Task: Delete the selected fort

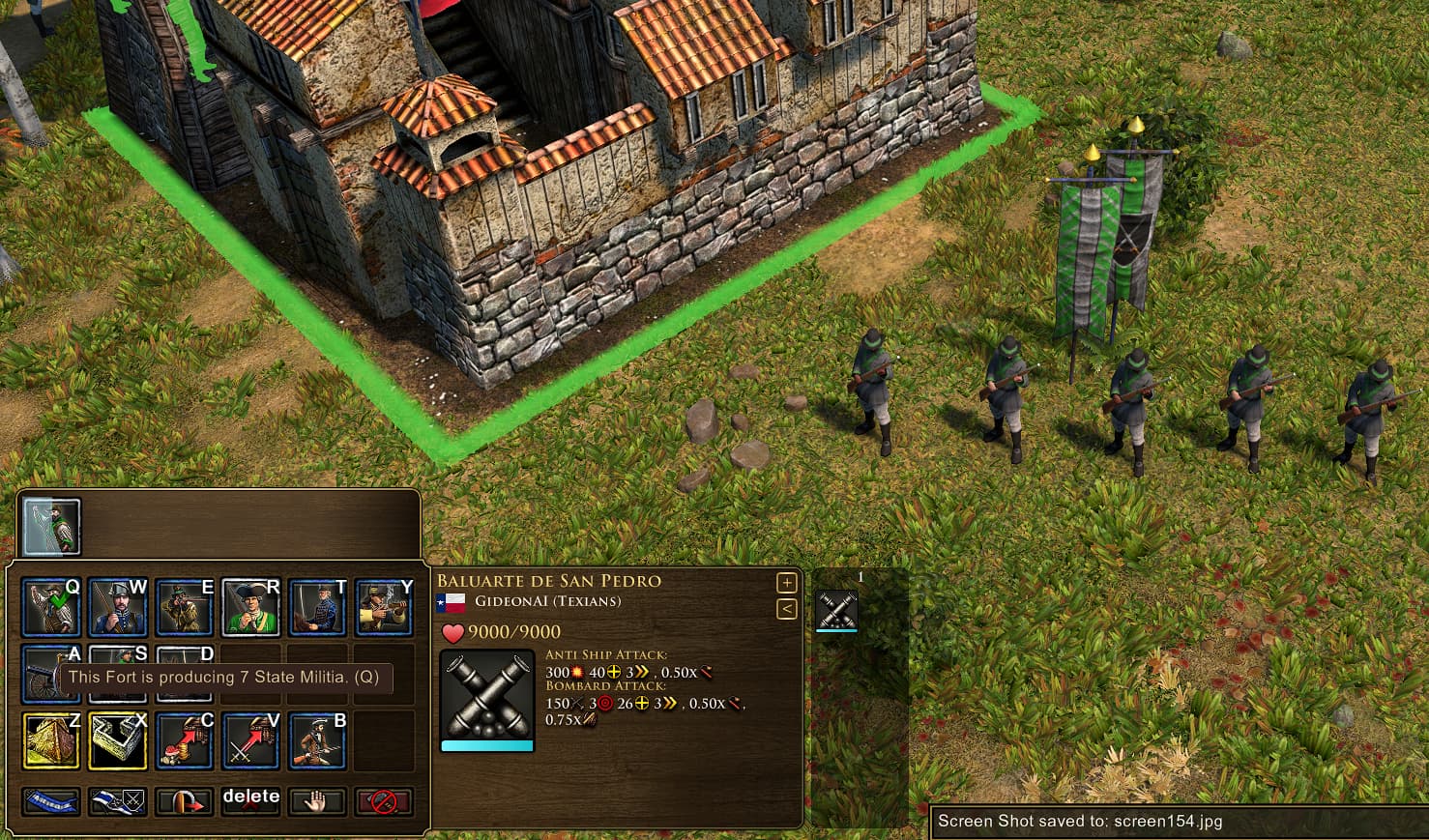Action: click(250, 799)
